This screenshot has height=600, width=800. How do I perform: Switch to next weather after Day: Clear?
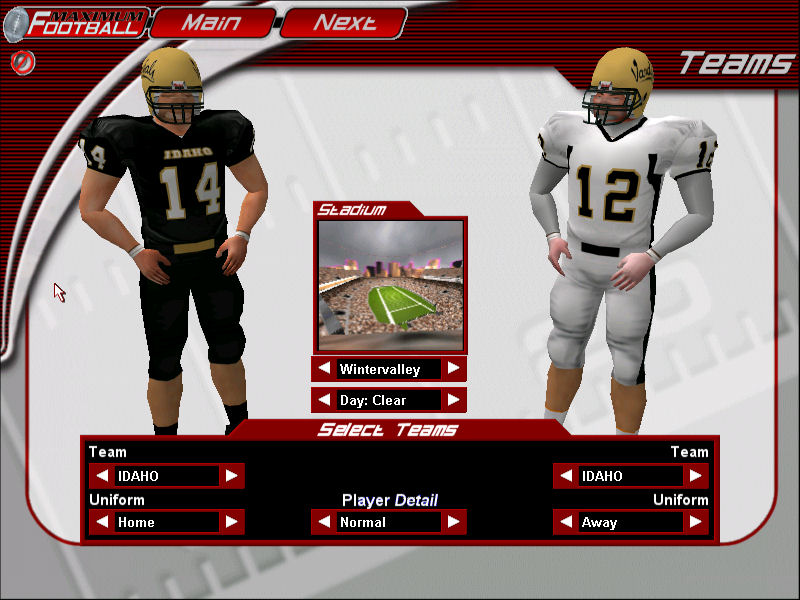pos(454,400)
